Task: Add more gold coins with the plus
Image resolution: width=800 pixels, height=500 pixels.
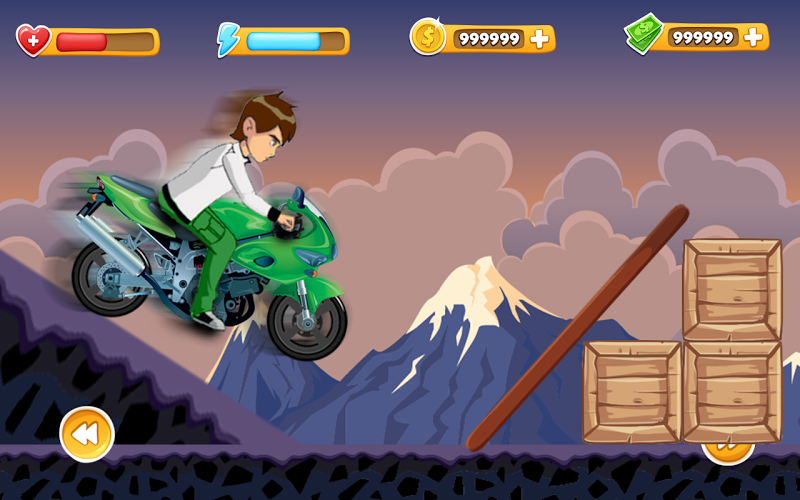Action: point(540,39)
